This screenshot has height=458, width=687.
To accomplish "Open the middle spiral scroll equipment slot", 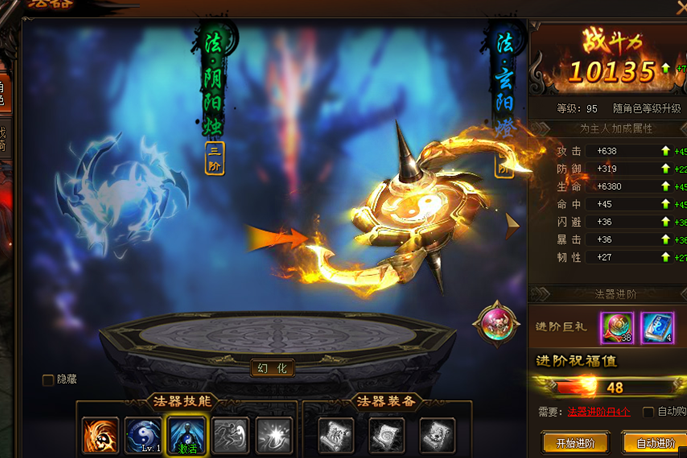I will pyautogui.click(x=386, y=435).
